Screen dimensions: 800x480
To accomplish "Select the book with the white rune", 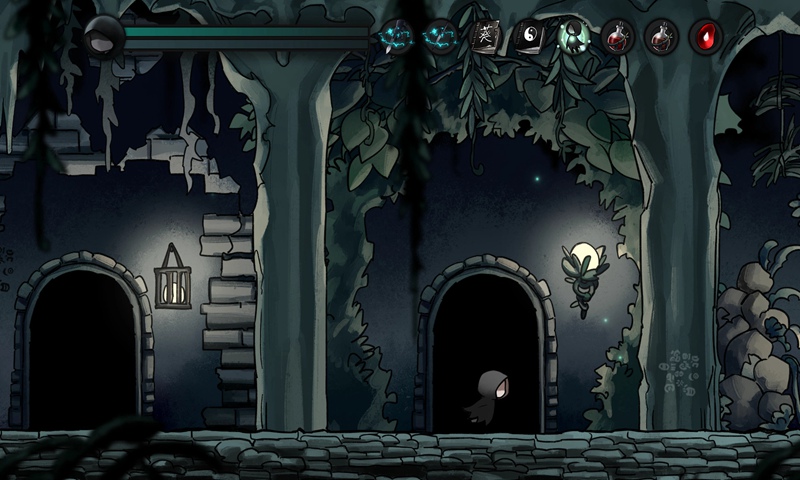I will [486, 37].
